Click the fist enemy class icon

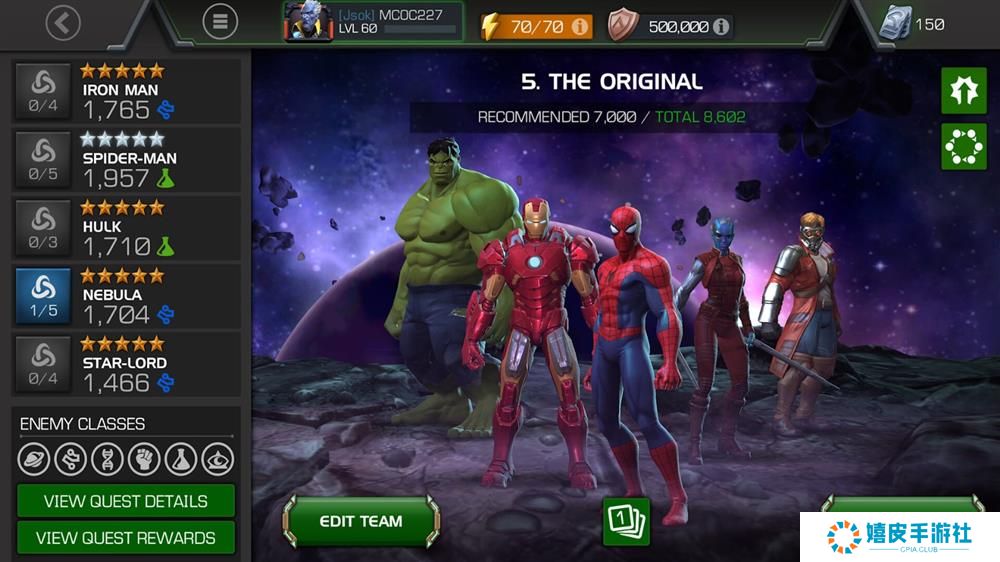[x=144, y=459]
